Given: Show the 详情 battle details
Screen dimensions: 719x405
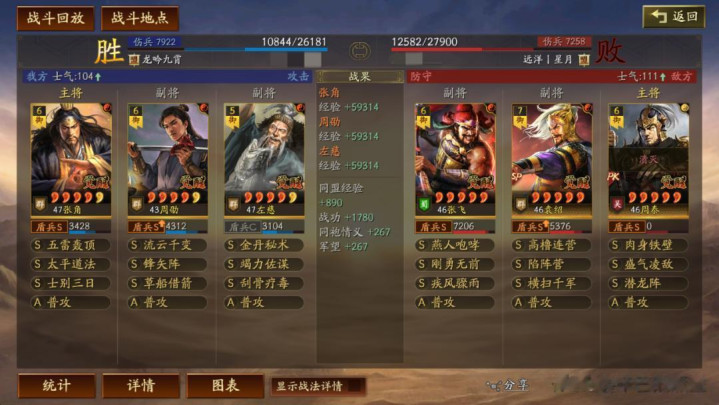Looking at the screenshot, I should point(141,386).
